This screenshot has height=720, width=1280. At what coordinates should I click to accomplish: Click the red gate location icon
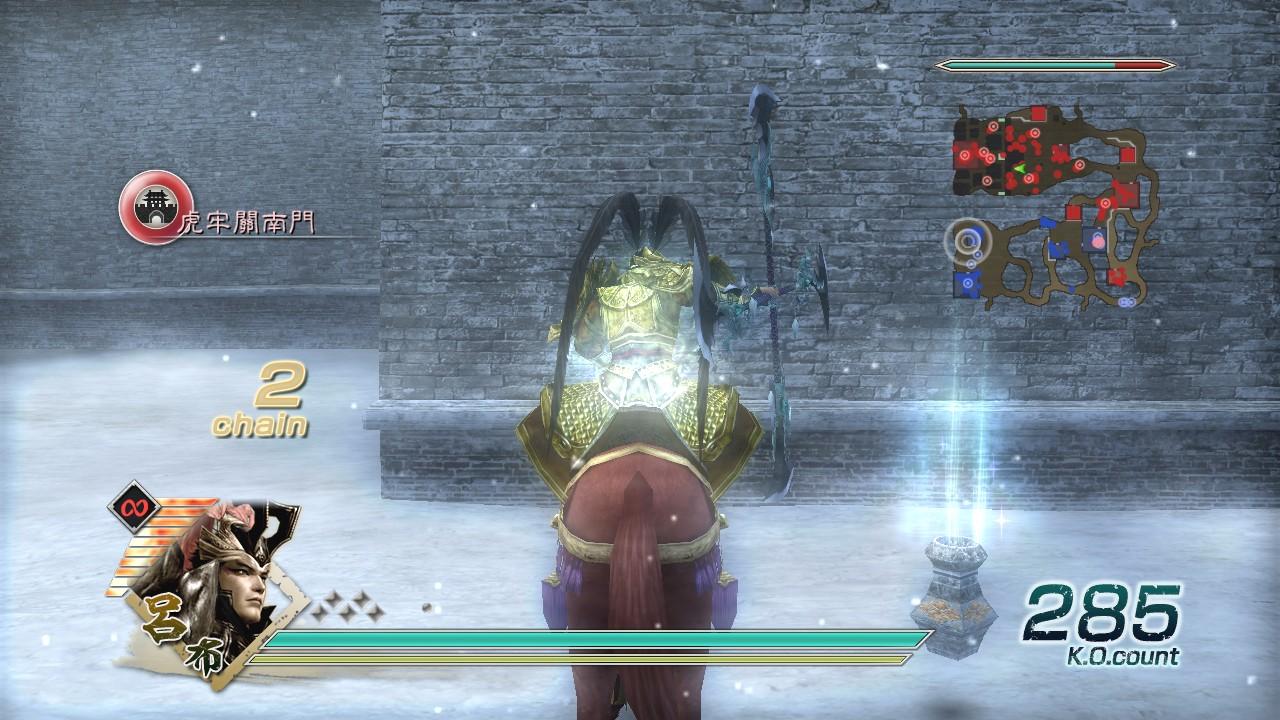(x=155, y=207)
